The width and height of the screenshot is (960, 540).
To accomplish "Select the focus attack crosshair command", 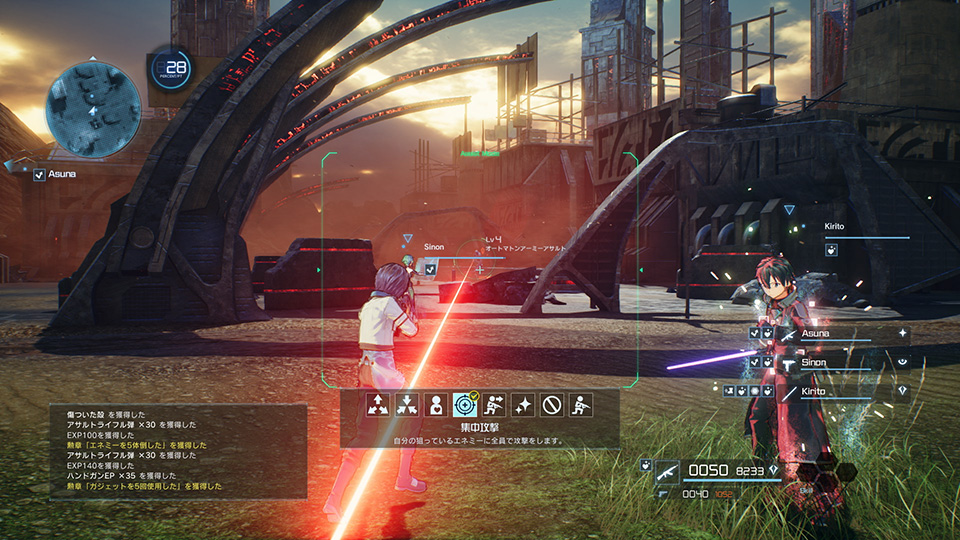I will tap(465, 405).
